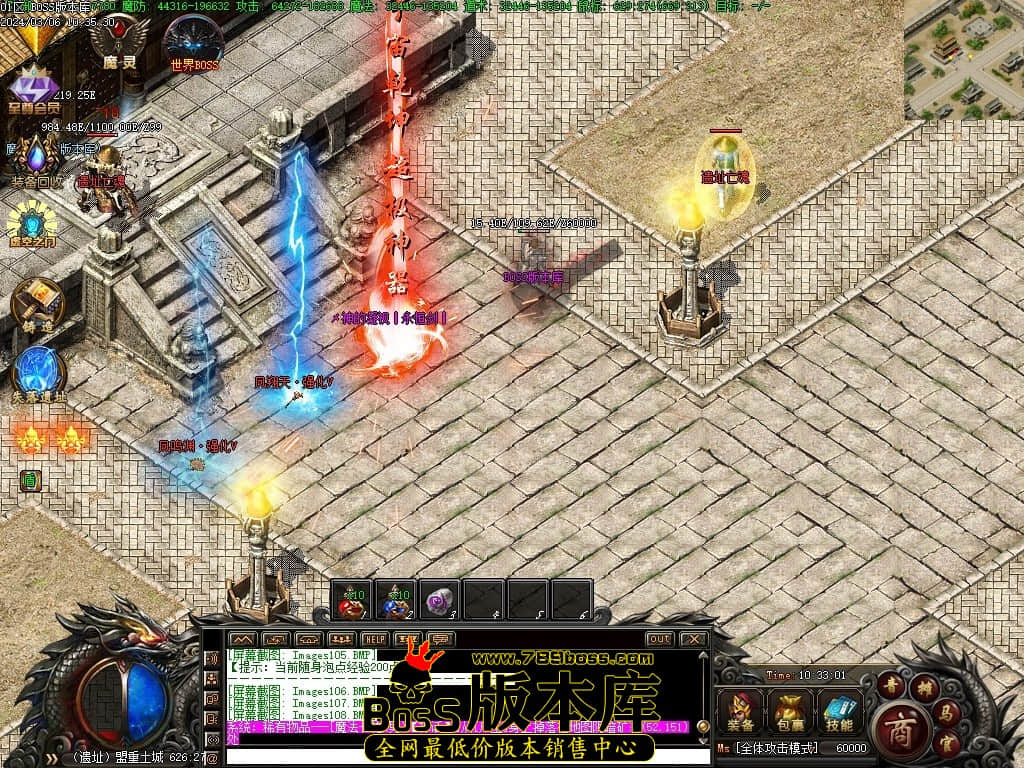
Task: Use the red potion in hotbar slot 1
Action: pos(351,600)
